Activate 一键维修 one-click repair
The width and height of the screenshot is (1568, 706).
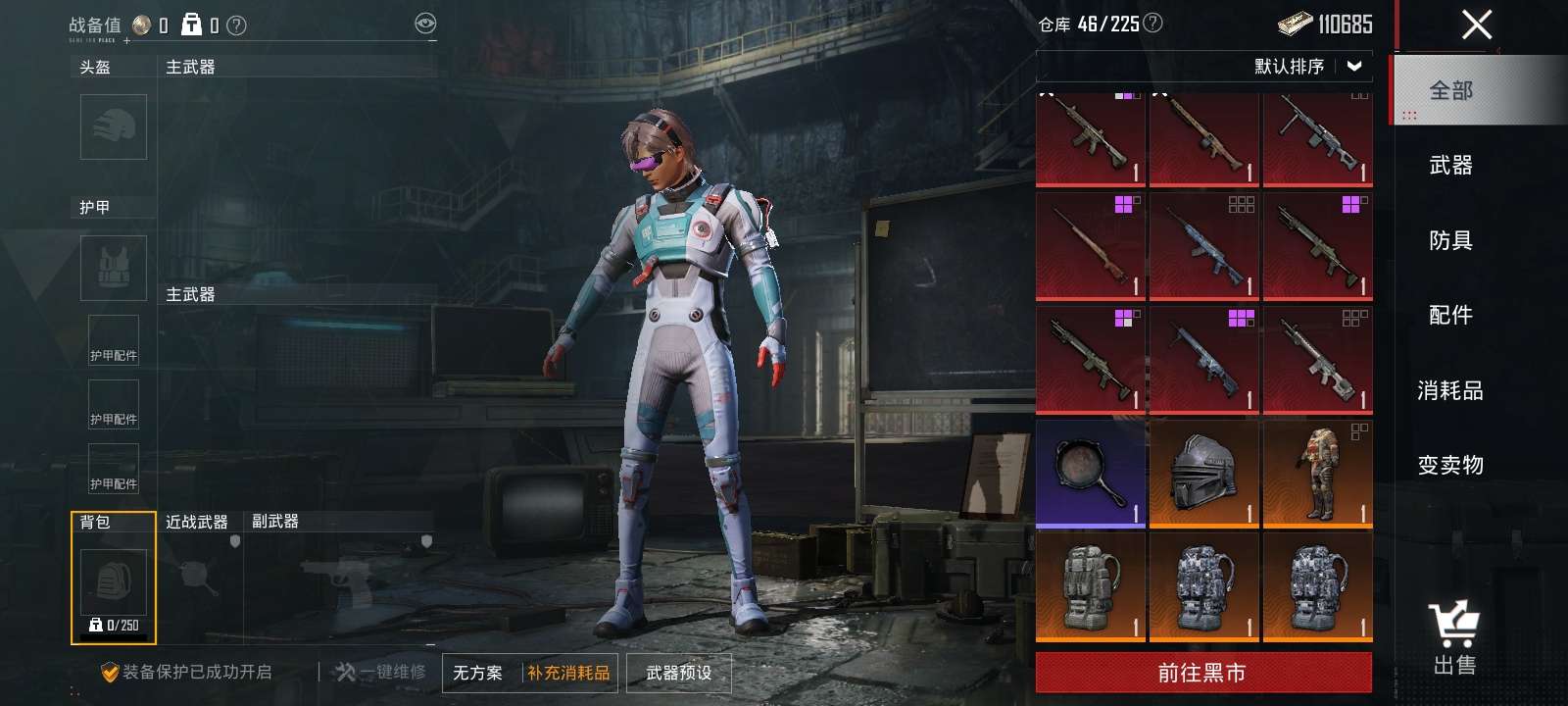pos(380,673)
